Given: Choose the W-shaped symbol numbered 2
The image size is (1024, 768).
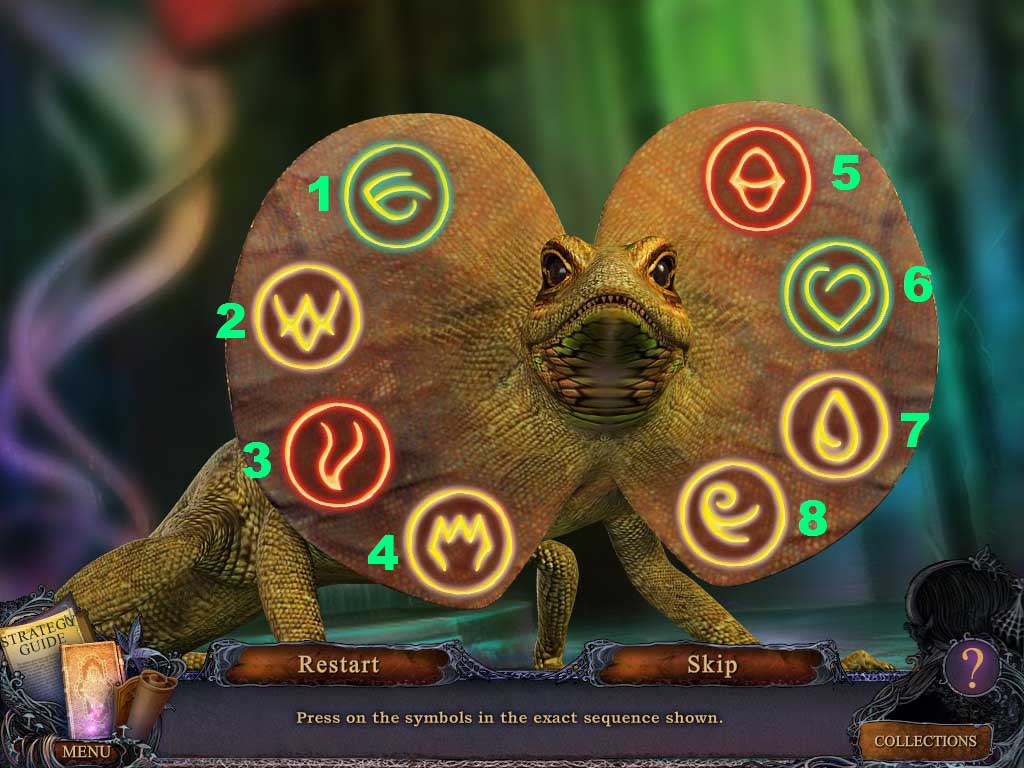Looking at the screenshot, I should [307, 317].
